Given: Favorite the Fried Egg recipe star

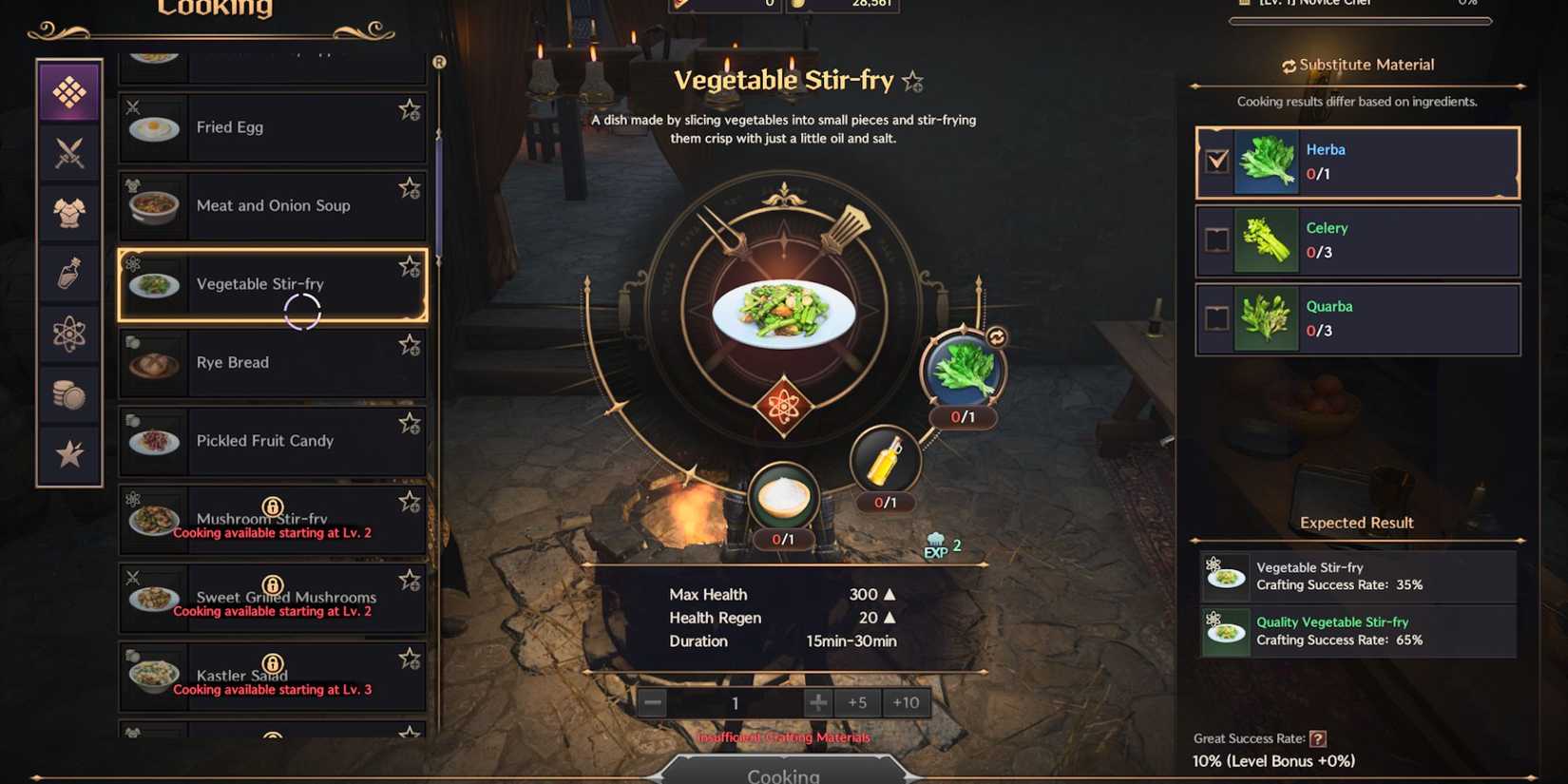Looking at the screenshot, I should pyautogui.click(x=410, y=111).
